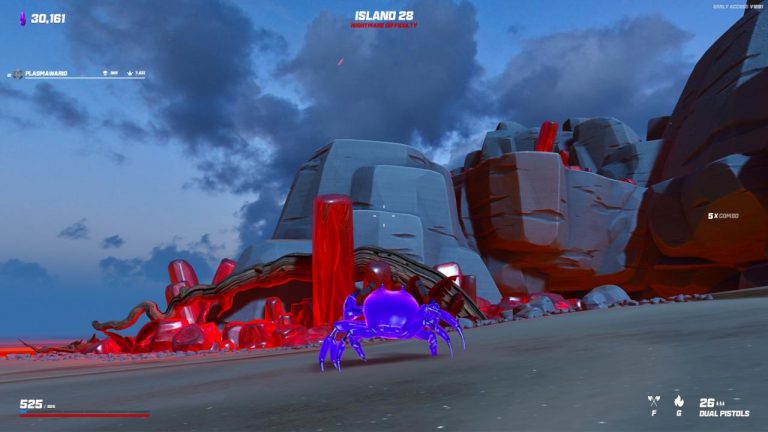768x432 pixels.
Task: Activate the crossed axes melee ability
Action: 653,402
